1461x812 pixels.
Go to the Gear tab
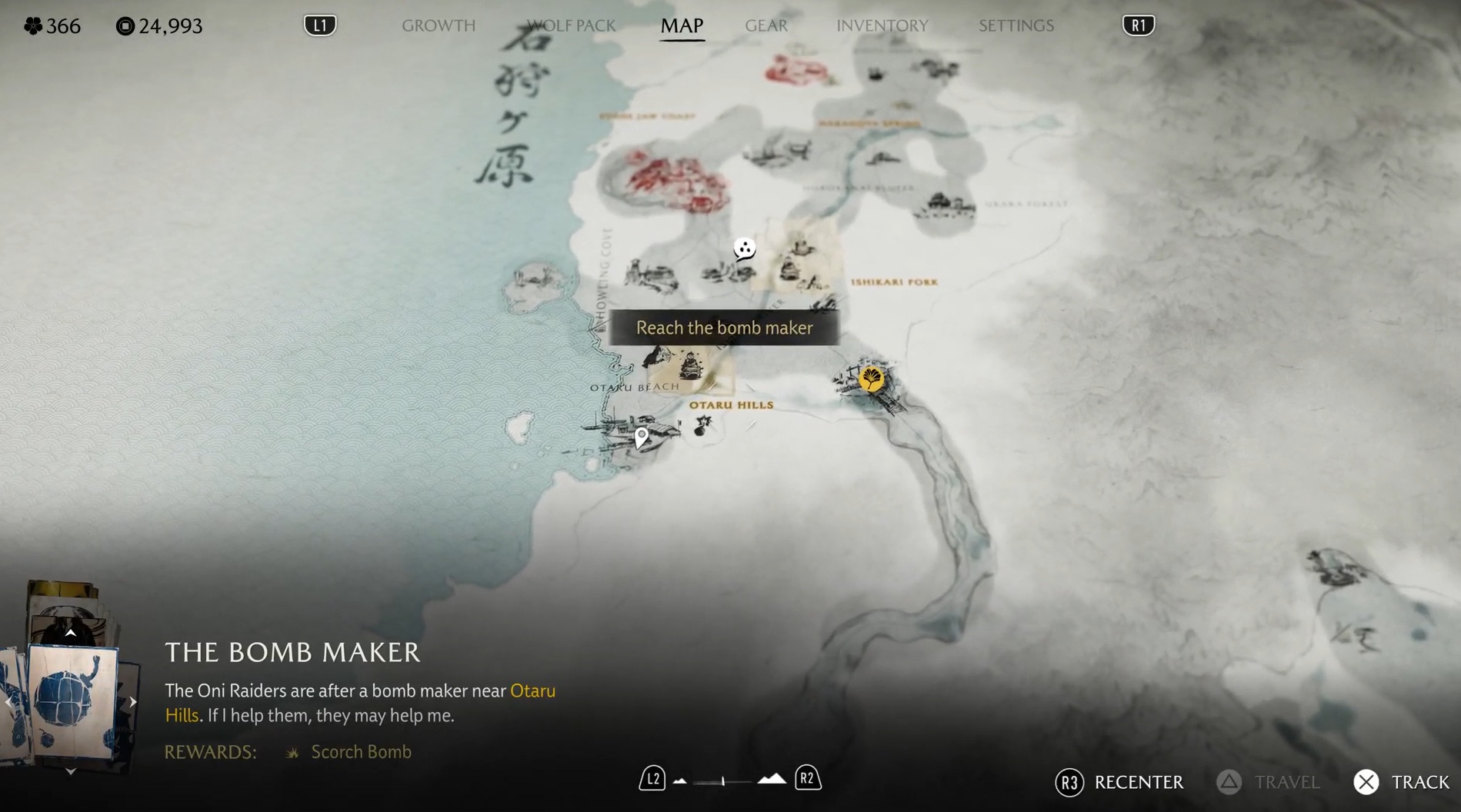766,25
